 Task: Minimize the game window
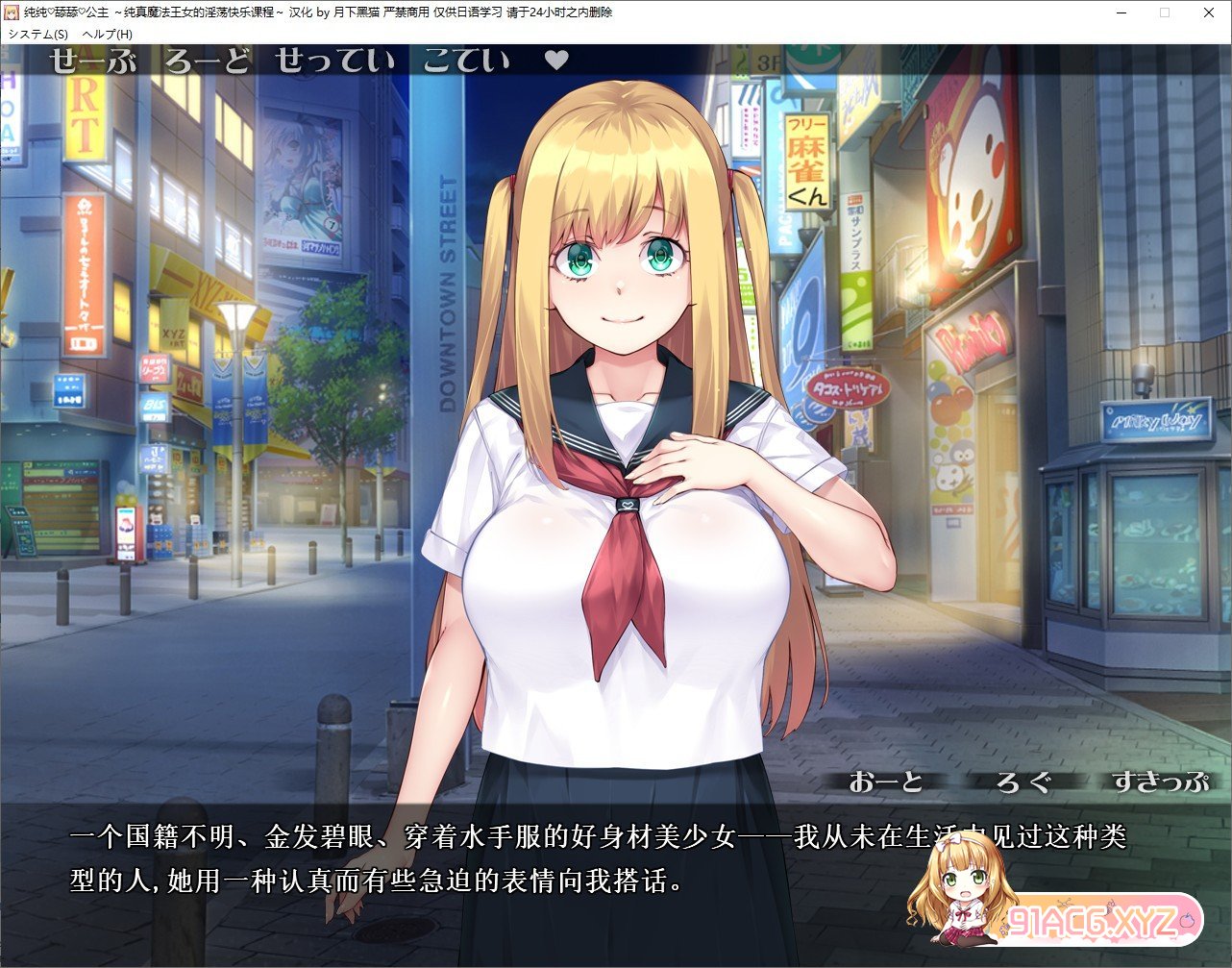click(1121, 12)
